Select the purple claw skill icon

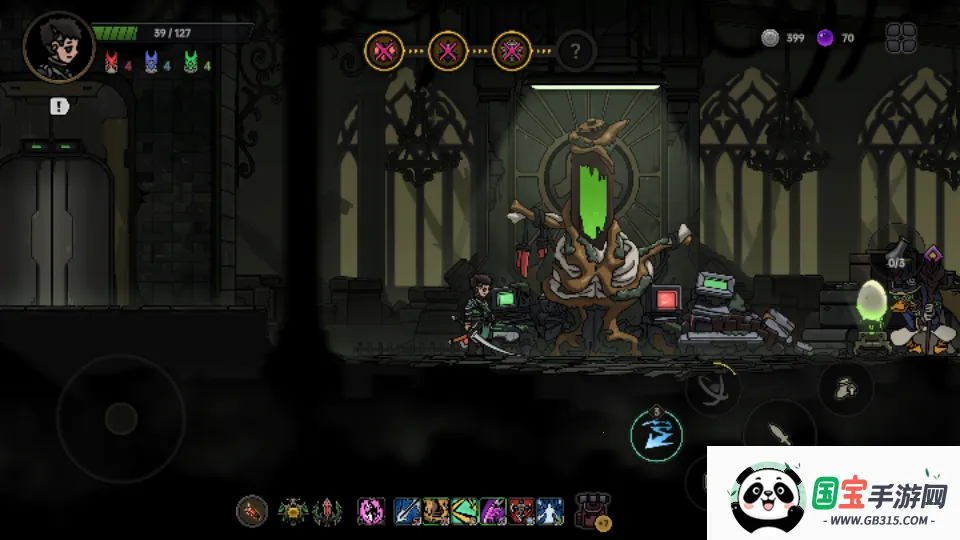click(x=493, y=511)
